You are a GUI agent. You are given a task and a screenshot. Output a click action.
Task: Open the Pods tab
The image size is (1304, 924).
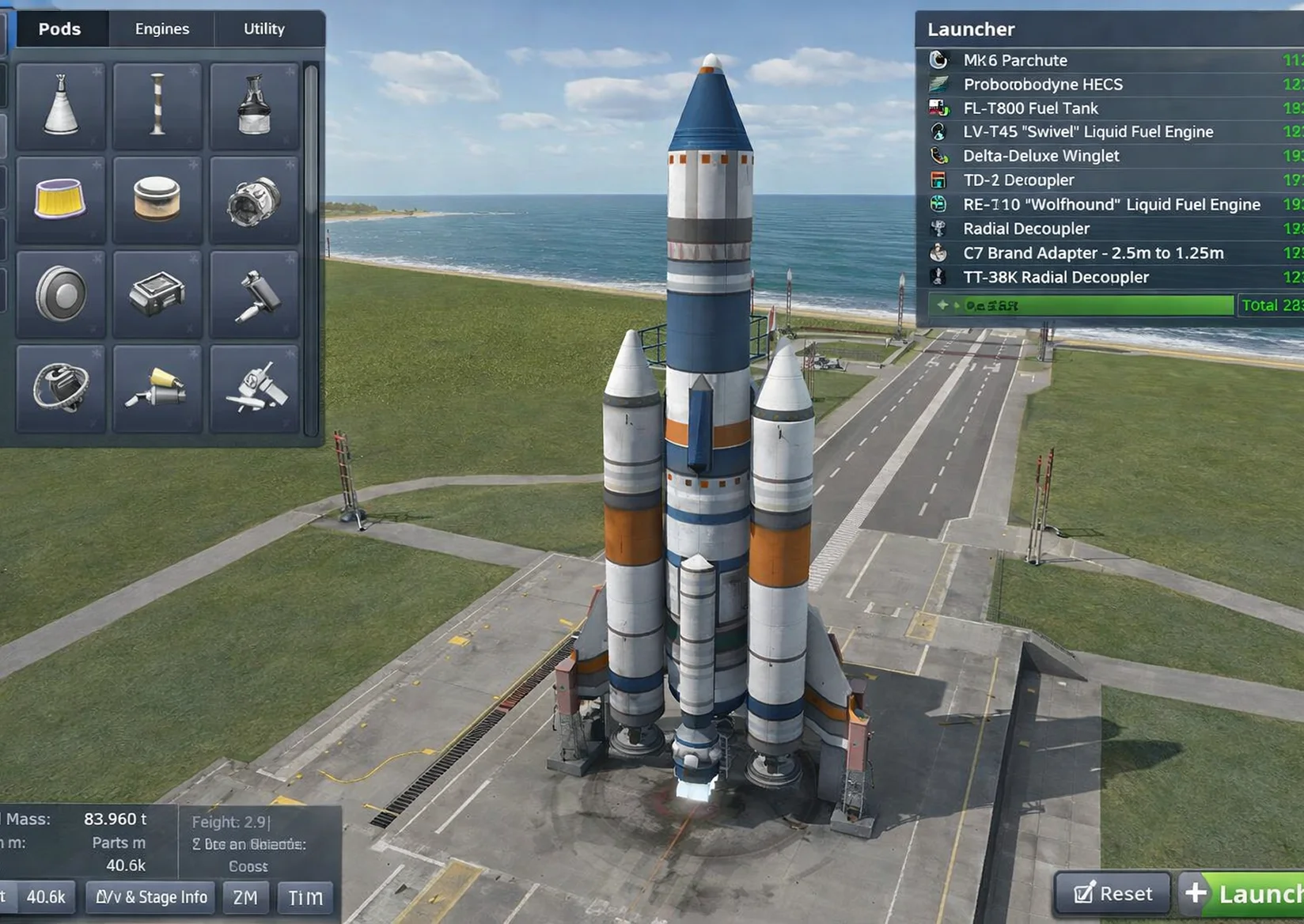[x=60, y=28]
